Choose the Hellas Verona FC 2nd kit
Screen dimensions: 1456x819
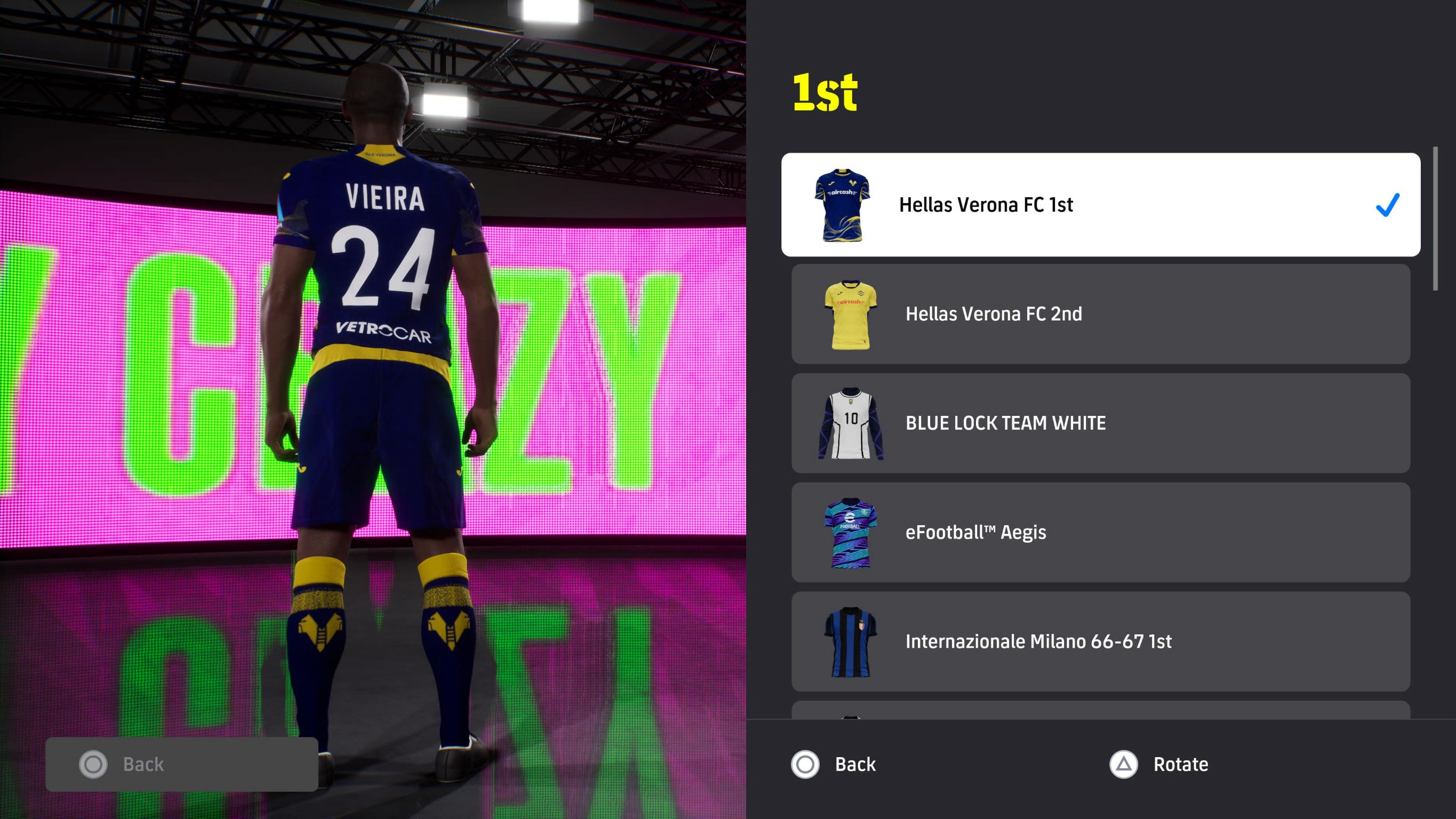tap(1100, 314)
